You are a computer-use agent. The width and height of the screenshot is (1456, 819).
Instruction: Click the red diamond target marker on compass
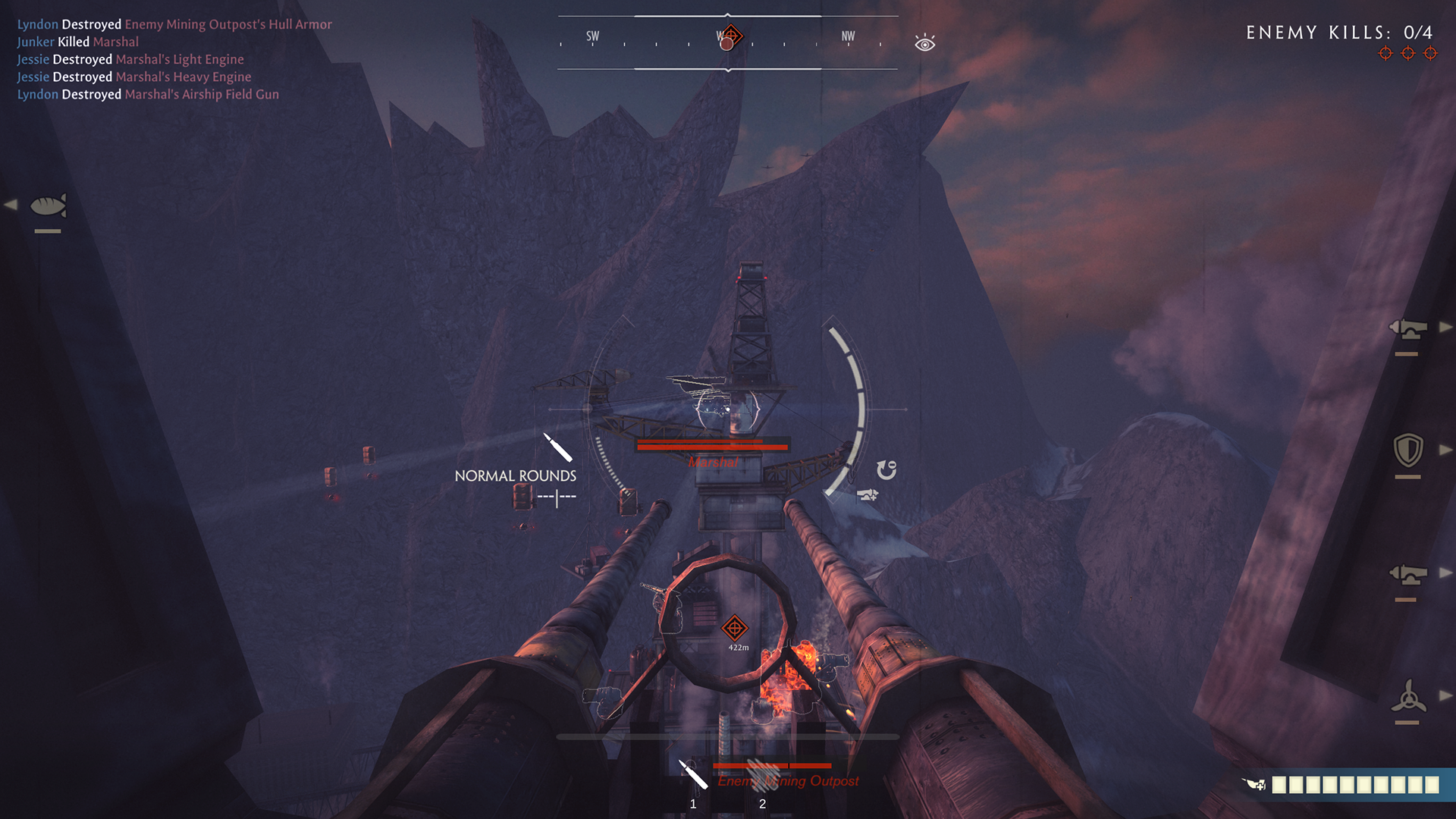pyautogui.click(x=731, y=35)
